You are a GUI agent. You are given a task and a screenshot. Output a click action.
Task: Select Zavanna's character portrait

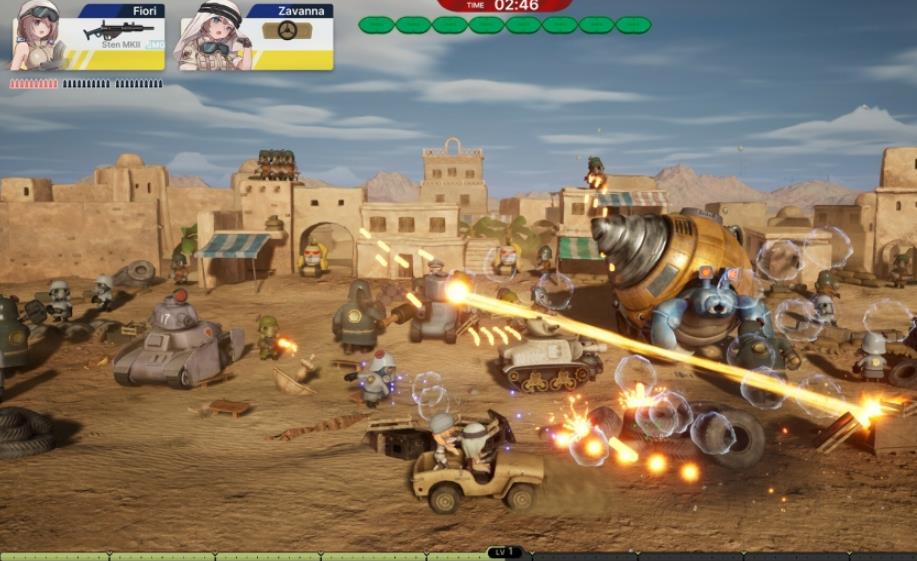click(211, 36)
